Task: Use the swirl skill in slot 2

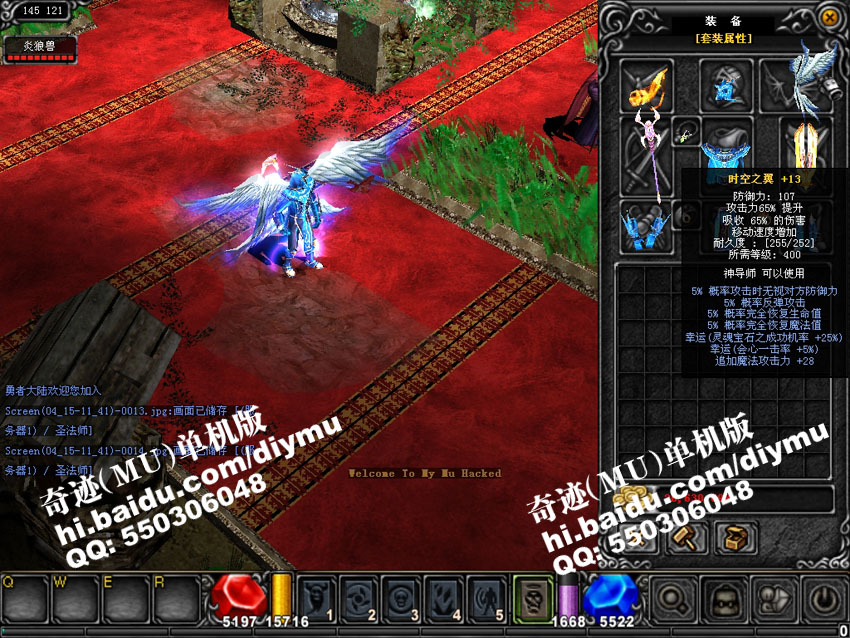Action: tap(359, 597)
